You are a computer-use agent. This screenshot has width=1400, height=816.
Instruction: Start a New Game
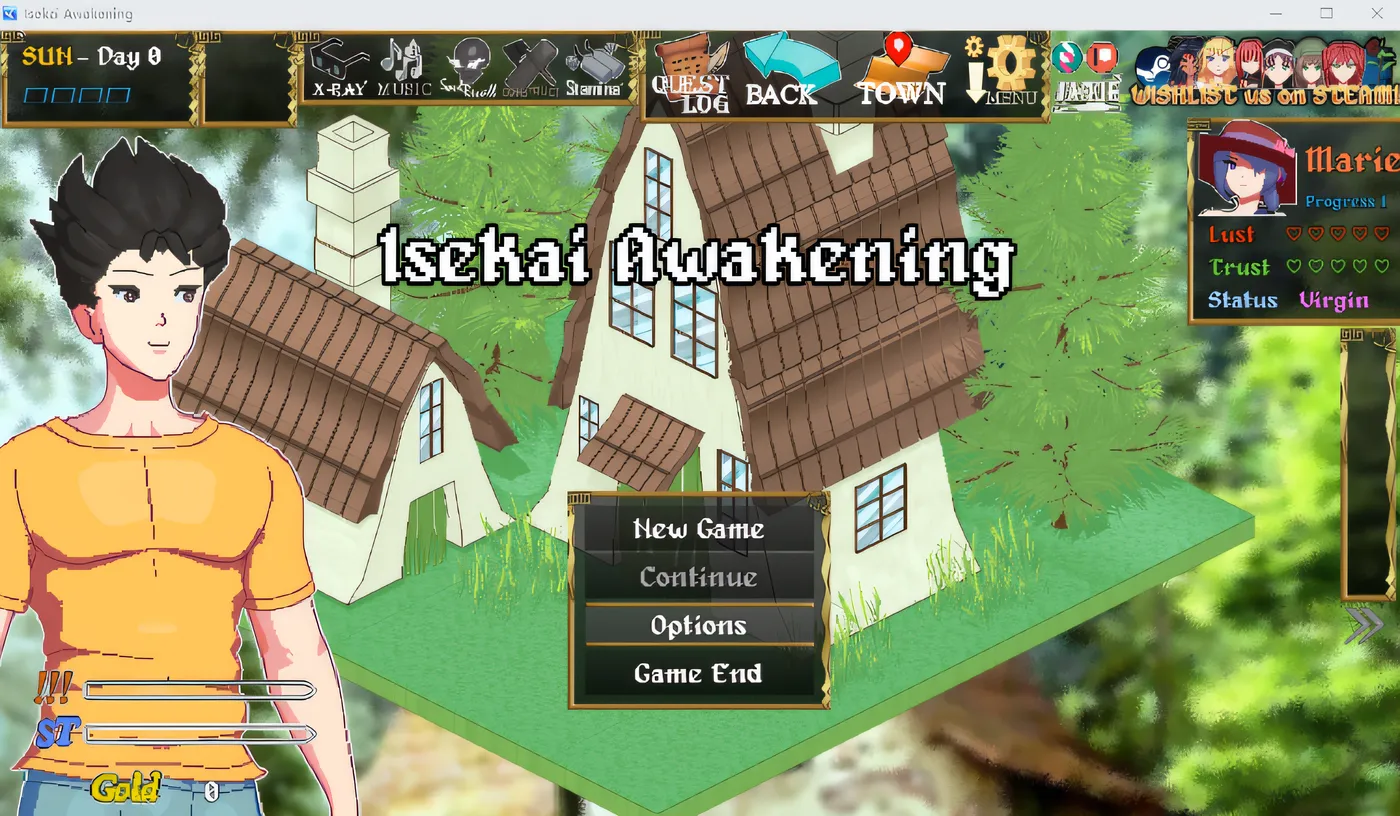point(699,529)
